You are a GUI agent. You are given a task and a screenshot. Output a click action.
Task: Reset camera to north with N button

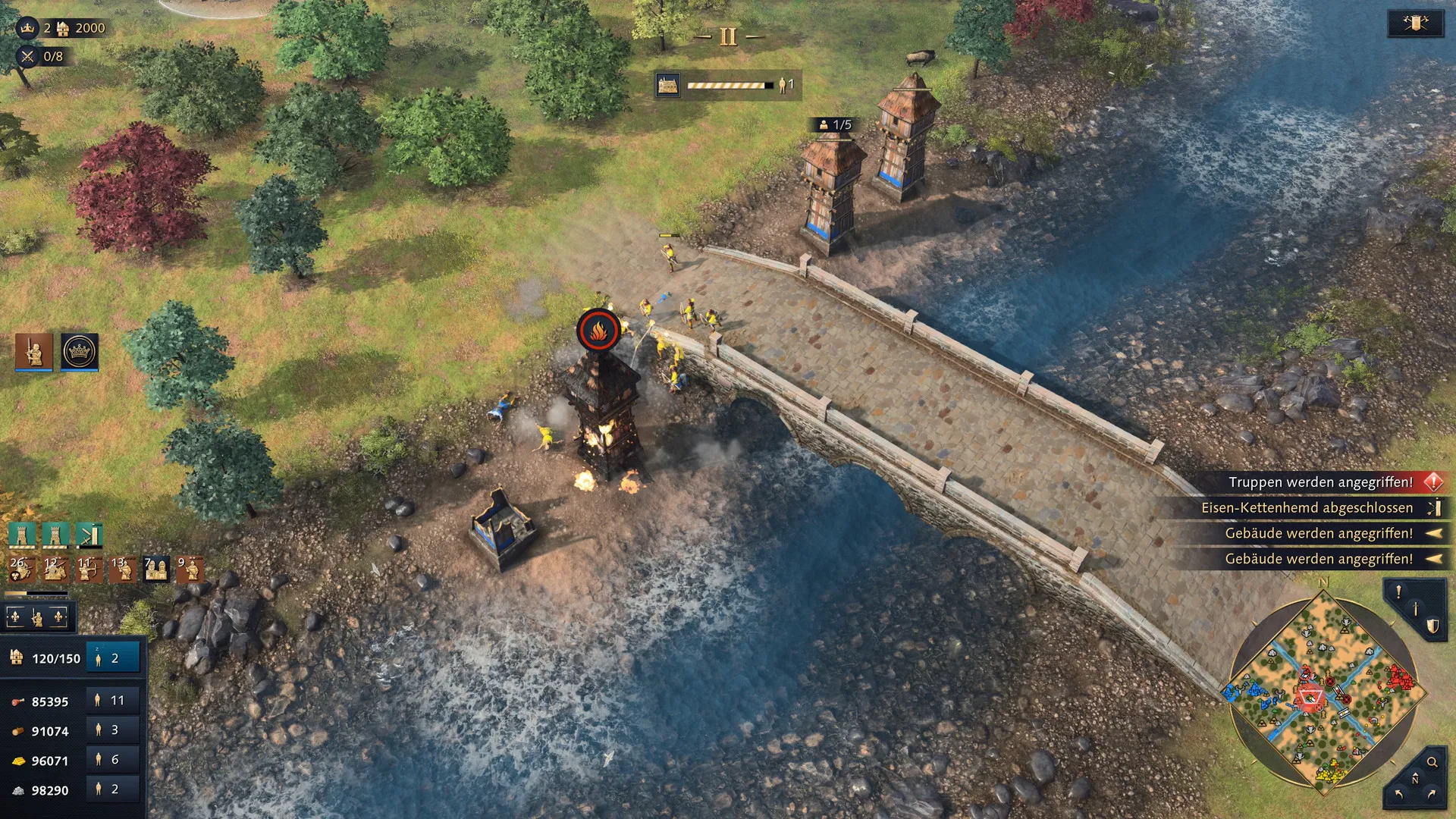click(x=1414, y=780)
